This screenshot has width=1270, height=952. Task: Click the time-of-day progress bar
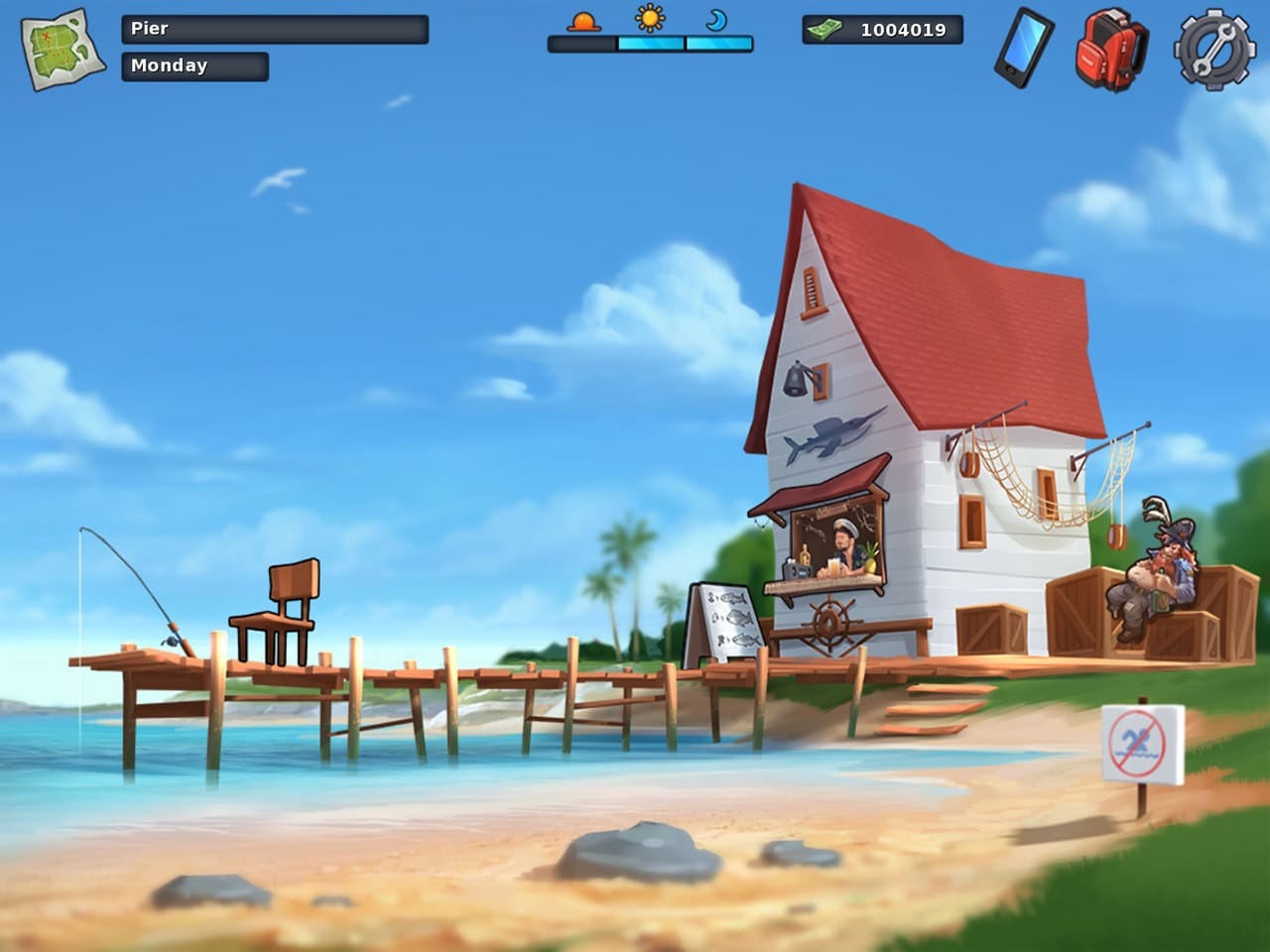pyautogui.click(x=650, y=44)
